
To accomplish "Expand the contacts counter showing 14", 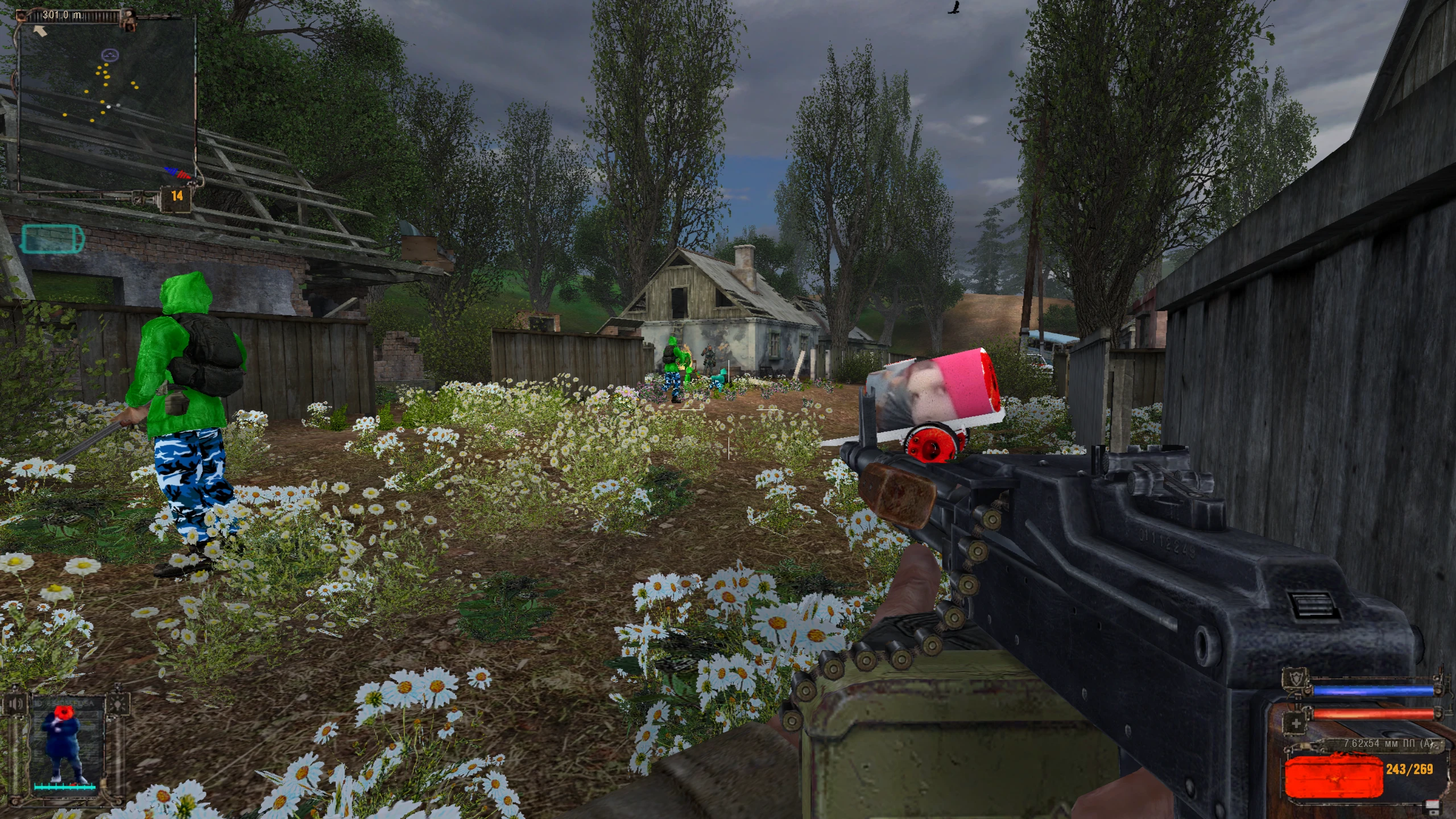I will tap(177, 196).
